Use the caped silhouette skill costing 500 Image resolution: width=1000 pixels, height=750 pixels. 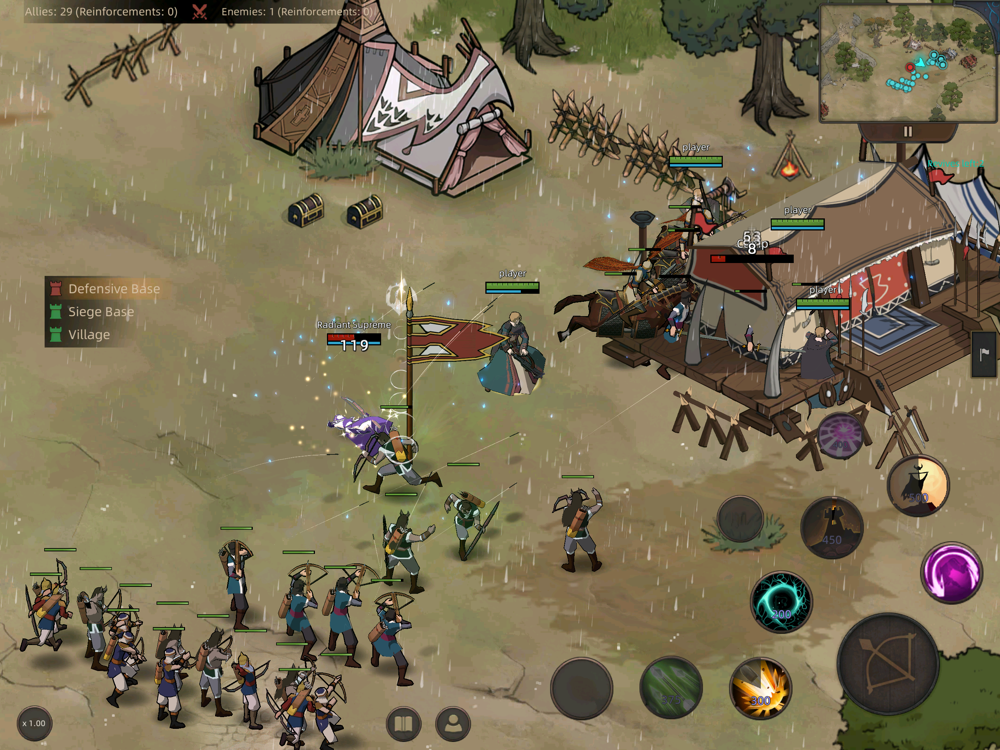pyautogui.click(x=917, y=486)
